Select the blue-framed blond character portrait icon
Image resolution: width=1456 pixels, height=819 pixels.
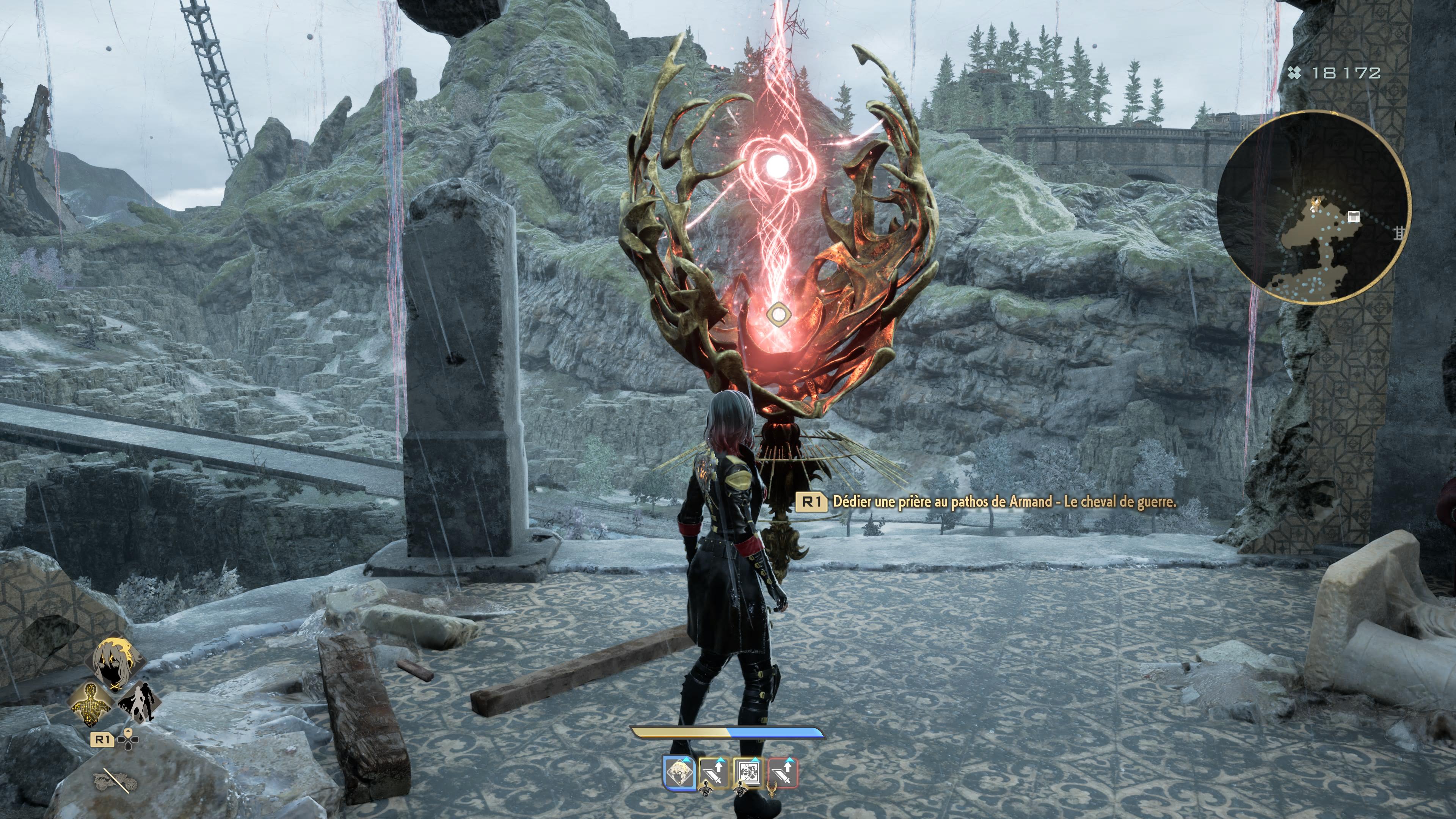click(x=679, y=773)
